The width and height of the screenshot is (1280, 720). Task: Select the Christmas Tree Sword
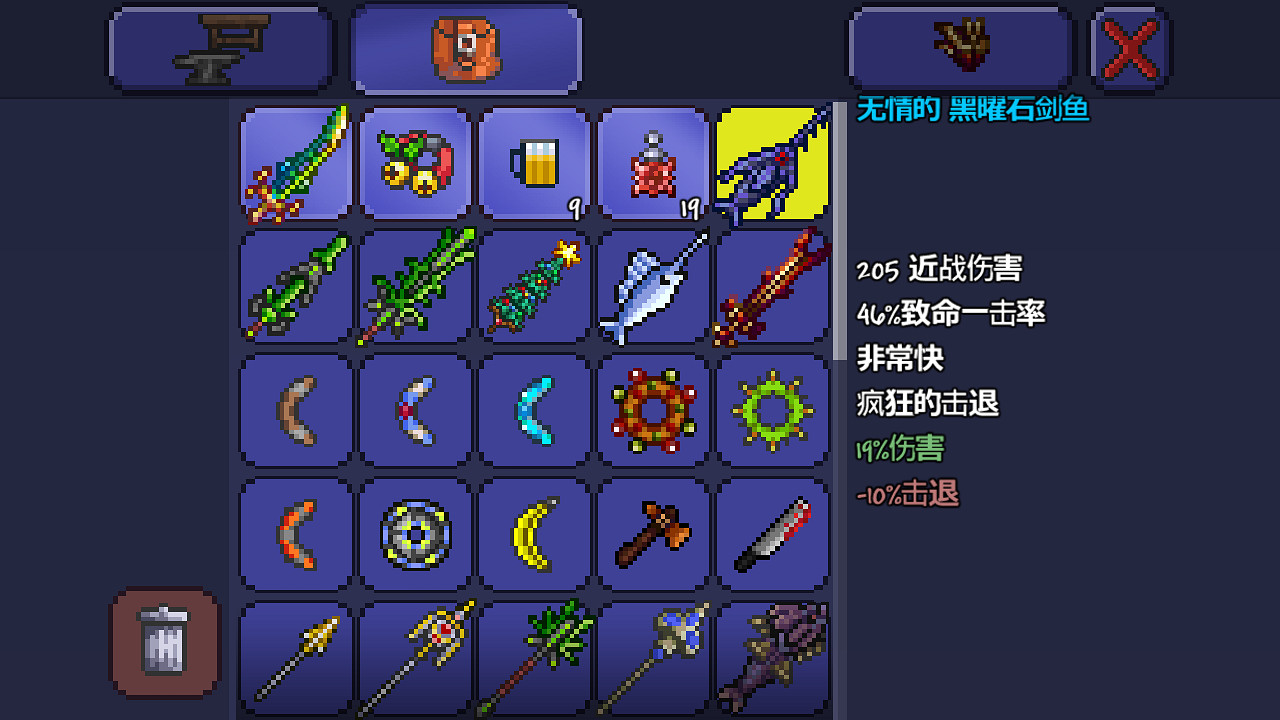[x=534, y=287]
